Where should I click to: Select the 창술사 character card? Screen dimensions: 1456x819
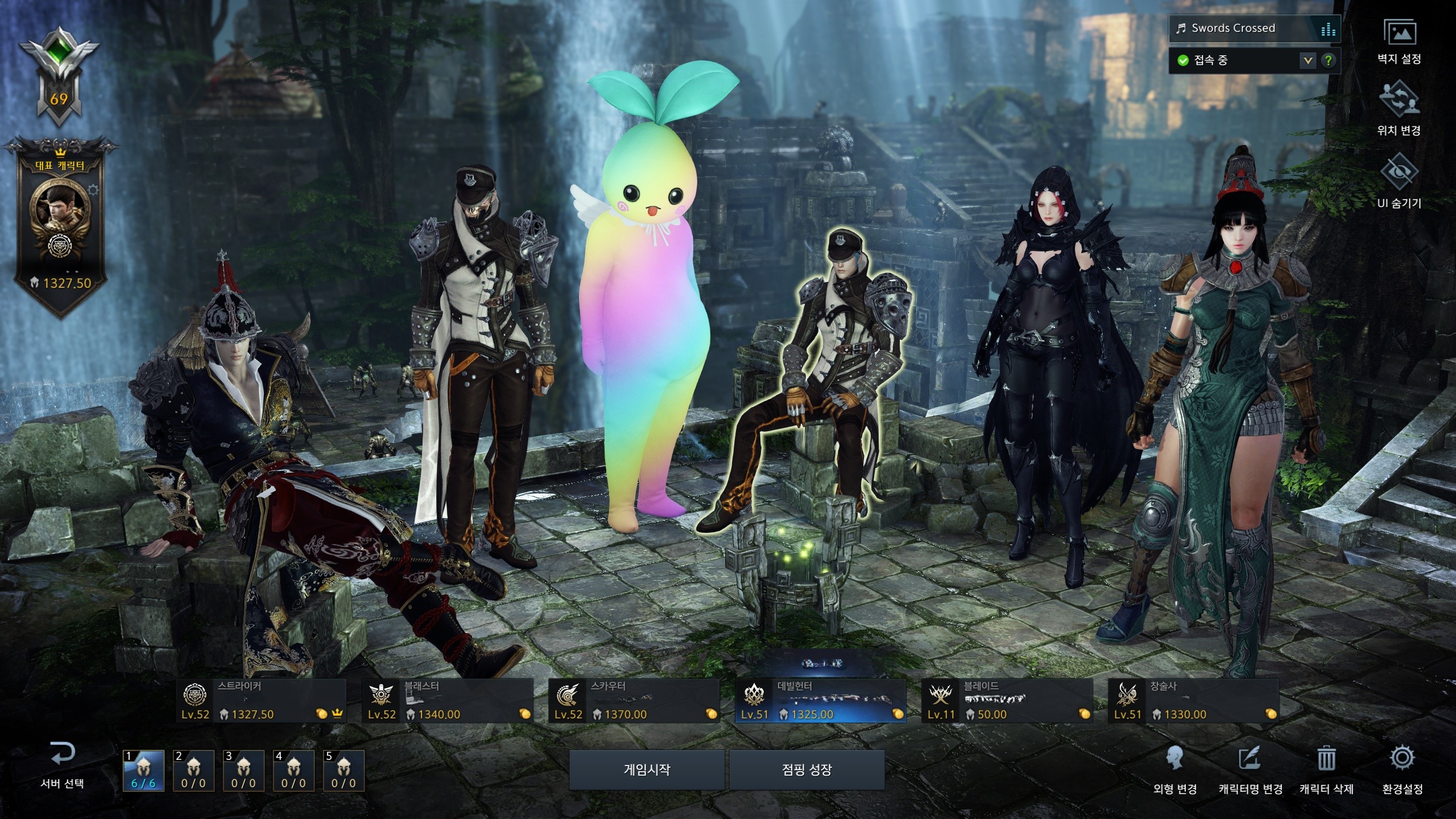pyautogui.click(x=1194, y=701)
